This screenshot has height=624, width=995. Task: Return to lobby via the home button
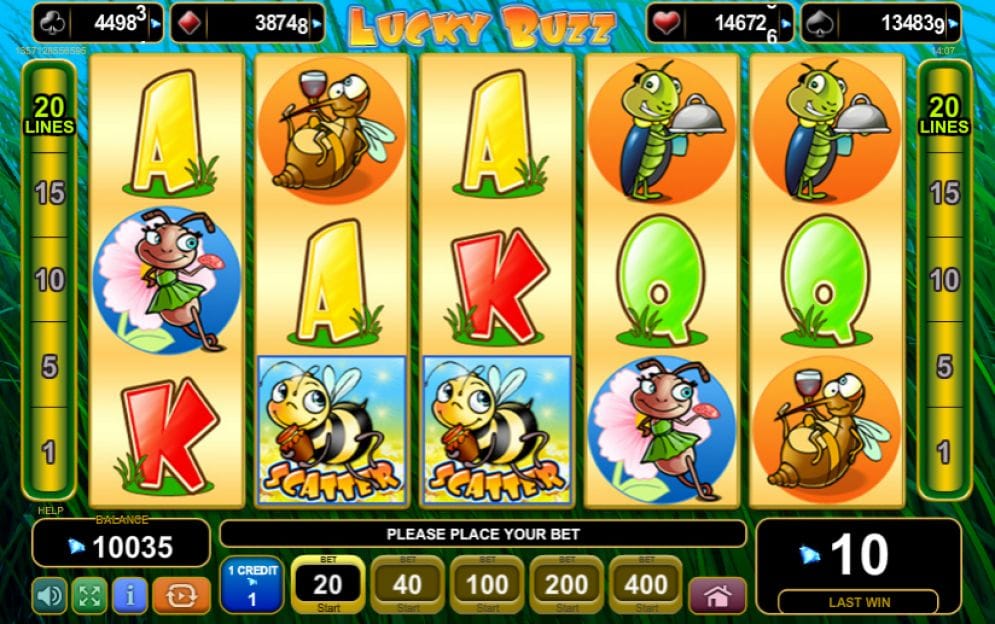pyautogui.click(x=717, y=596)
